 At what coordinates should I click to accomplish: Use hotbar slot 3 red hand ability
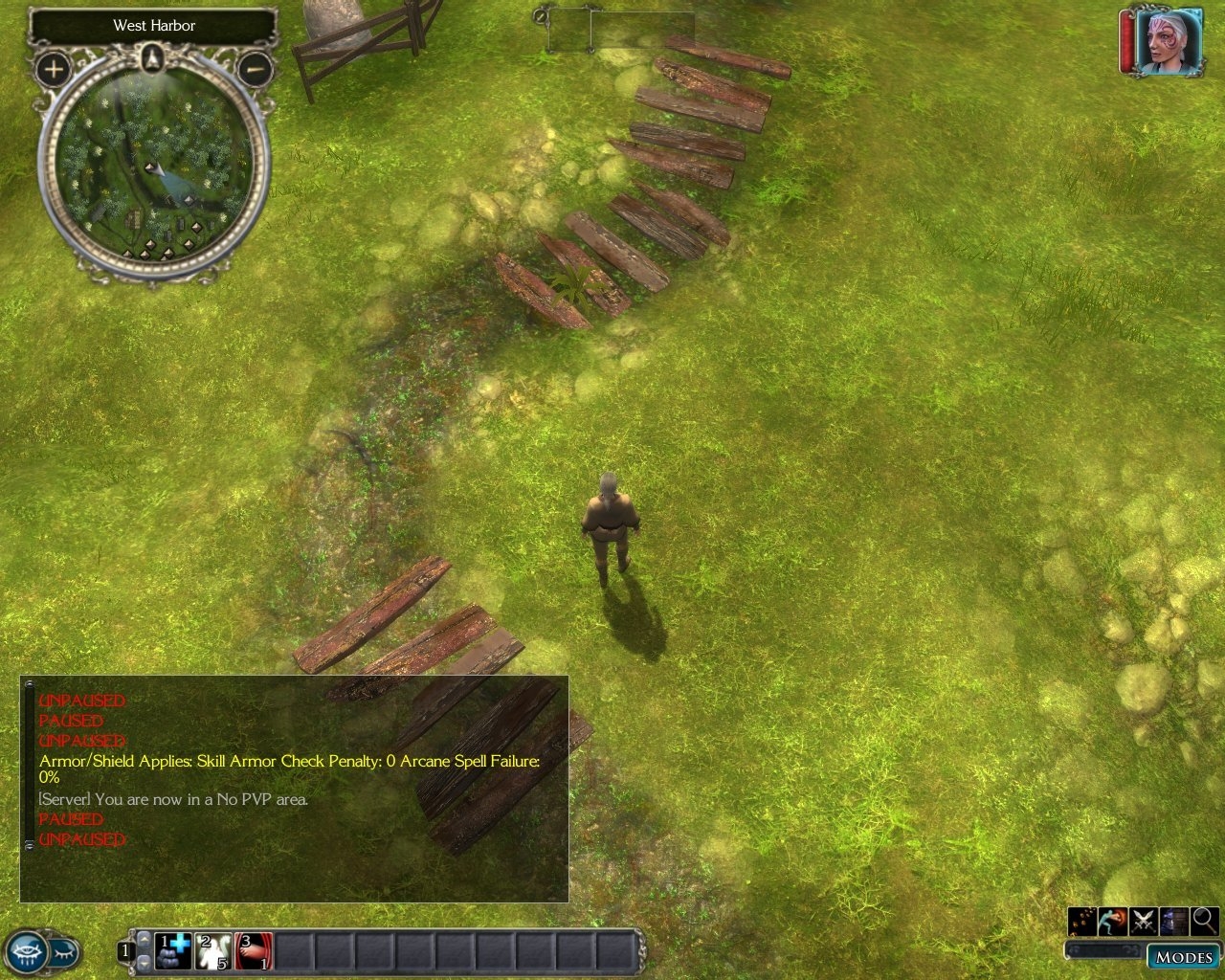(x=254, y=951)
